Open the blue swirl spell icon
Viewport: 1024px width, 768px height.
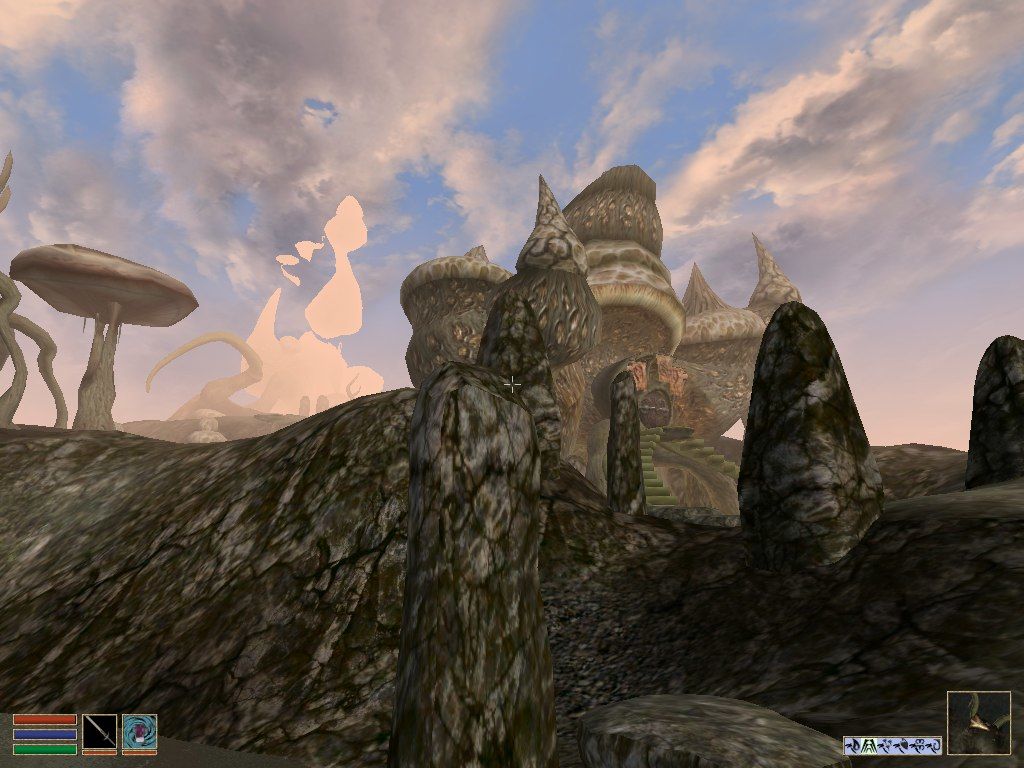(139, 732)
